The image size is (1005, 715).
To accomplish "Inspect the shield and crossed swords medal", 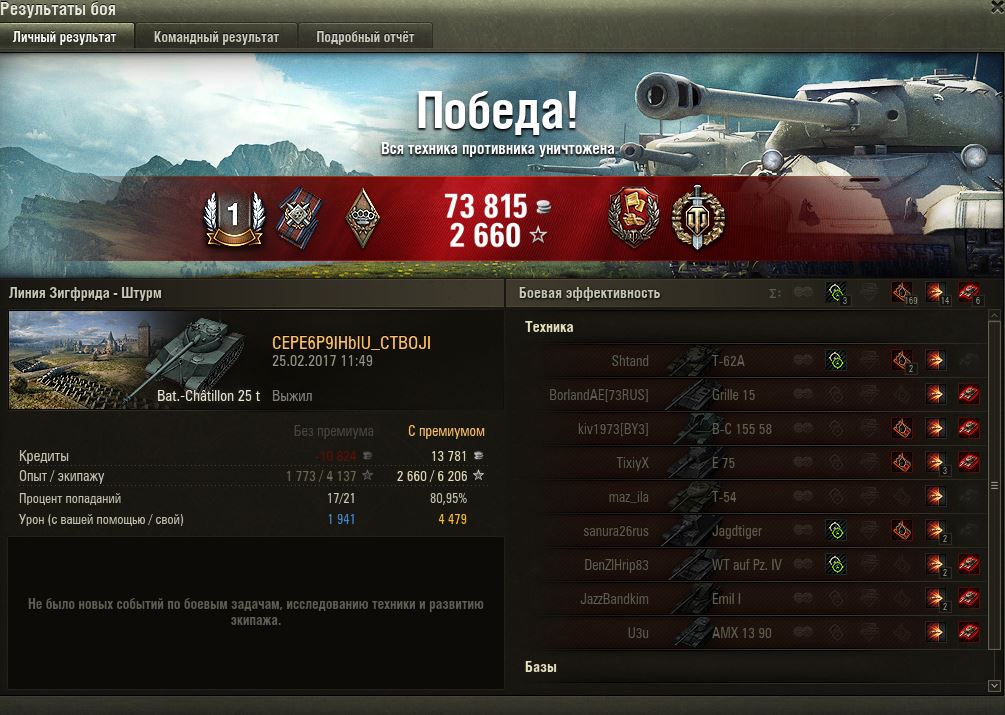I will click(x=697, y=217).
